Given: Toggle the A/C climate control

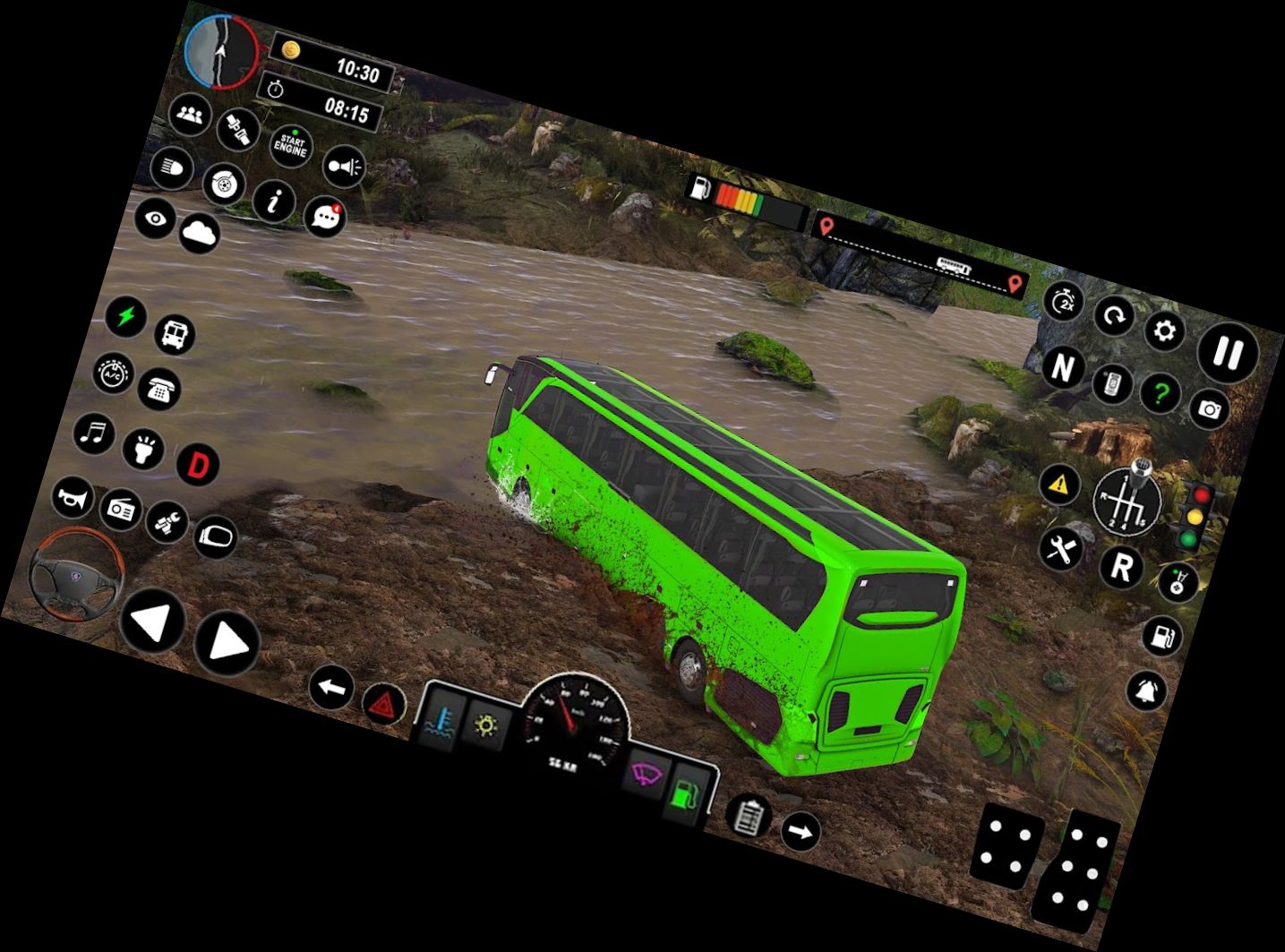Looking at the screenshot, I should (112, 372).
